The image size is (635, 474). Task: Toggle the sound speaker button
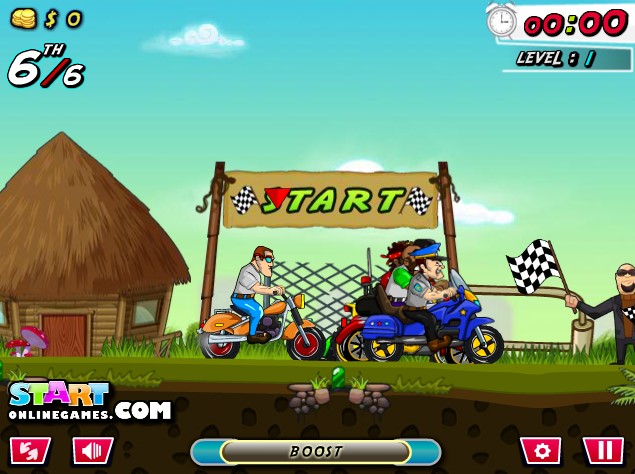pyautogui.click(x=92, y=450)
